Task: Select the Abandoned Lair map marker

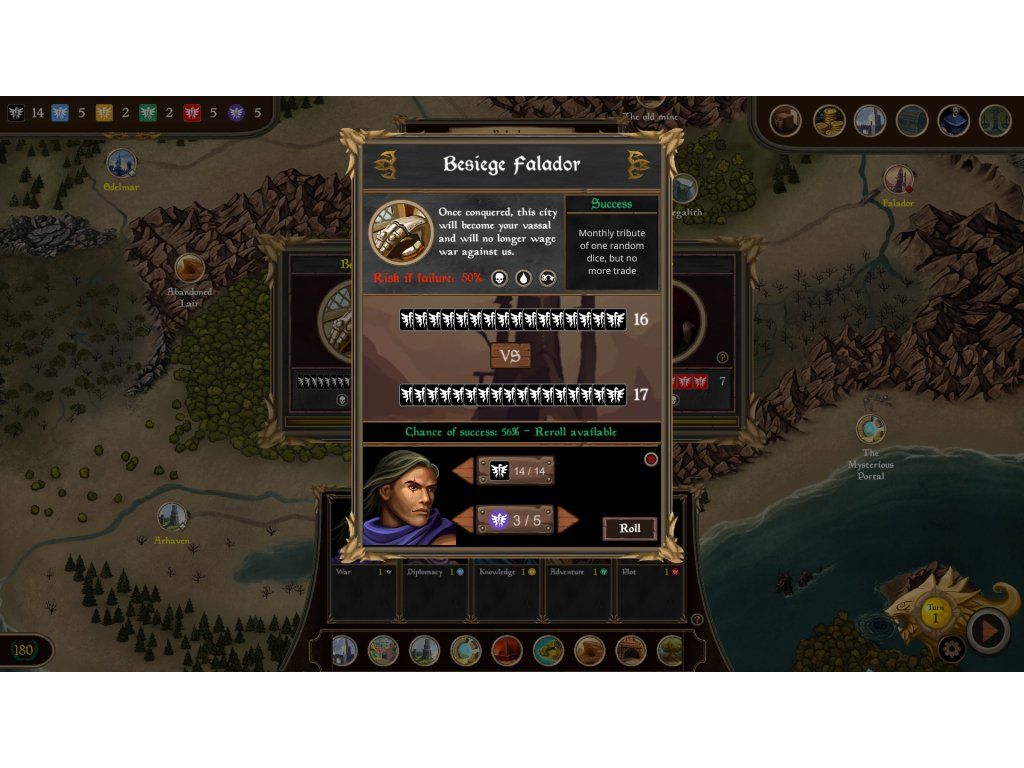Action: coord(189,269)
